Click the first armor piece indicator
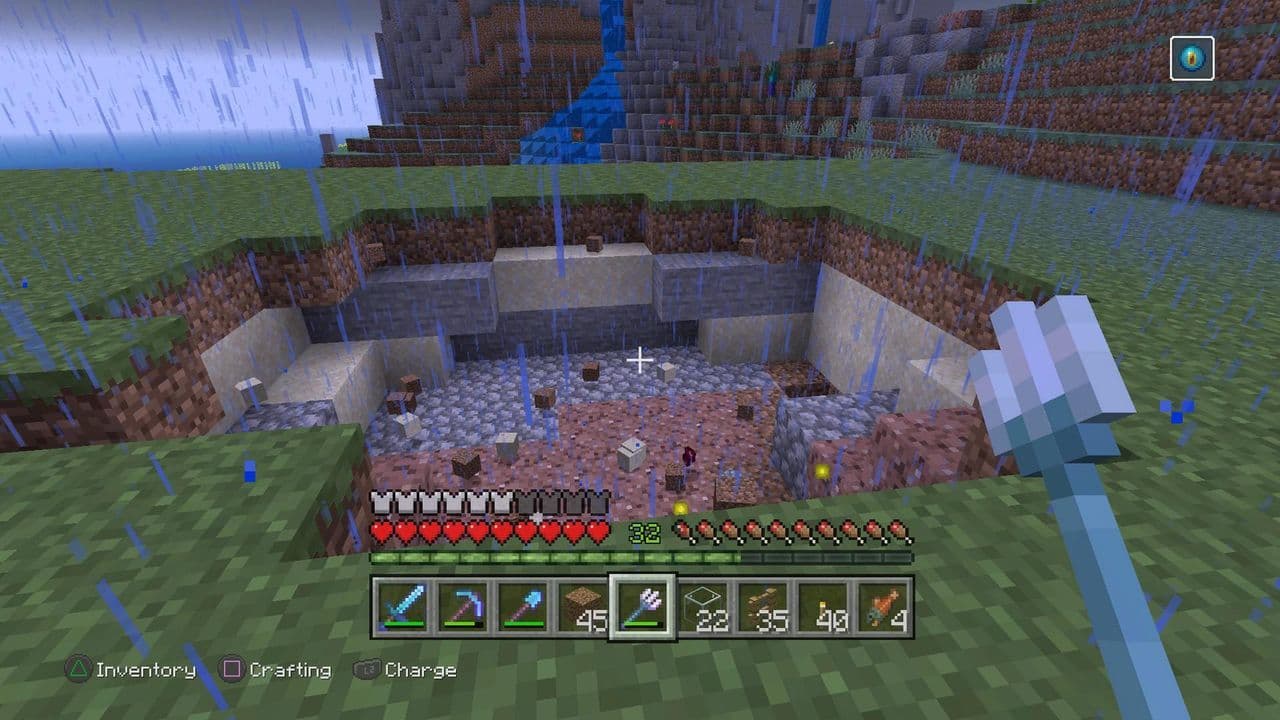Image resolution: width=1280 pixels, height=720 pixels. click(381, 500)
